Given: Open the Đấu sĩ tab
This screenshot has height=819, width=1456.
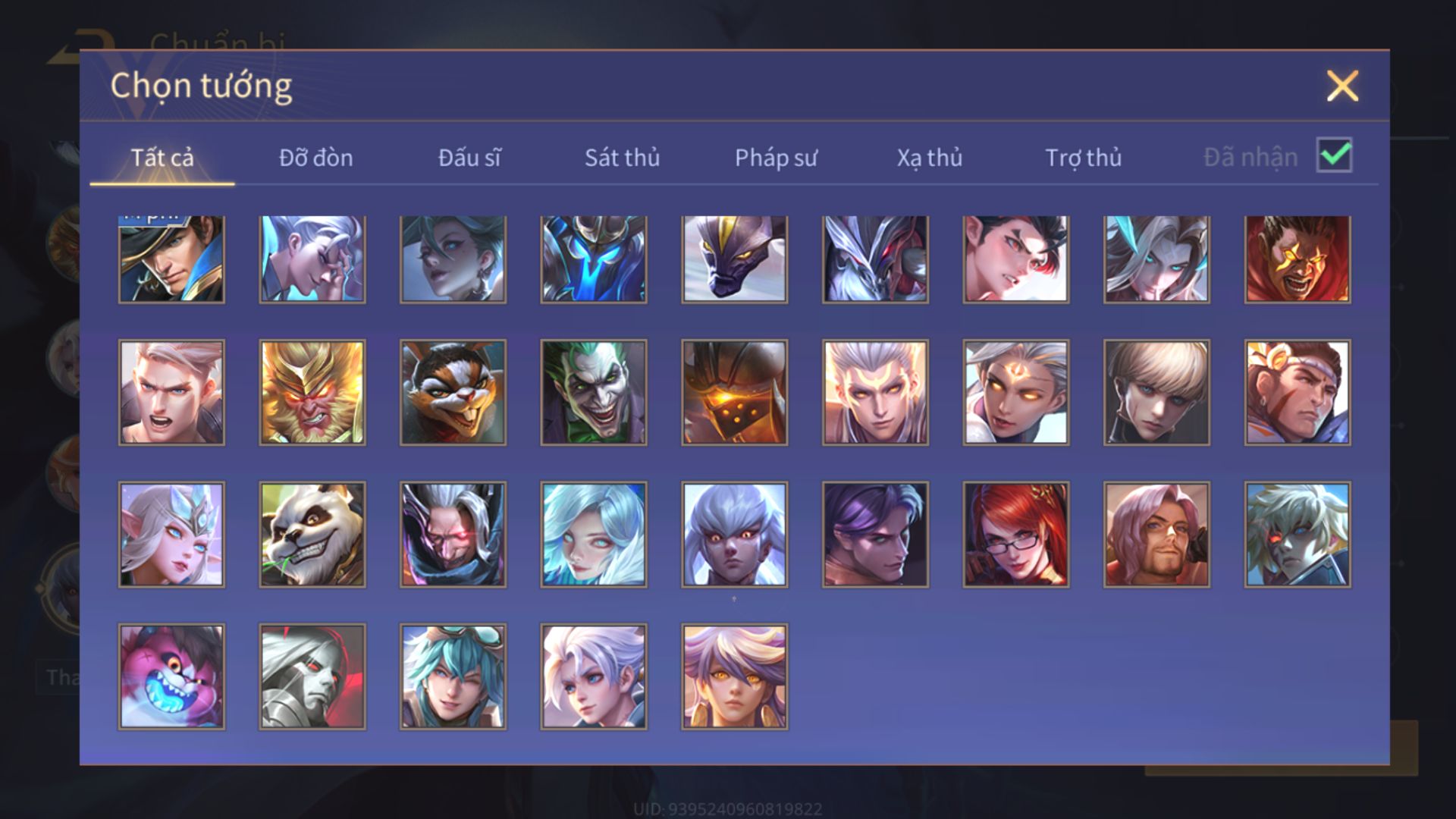Looking at the screenshot, I should tap(469, 158).
